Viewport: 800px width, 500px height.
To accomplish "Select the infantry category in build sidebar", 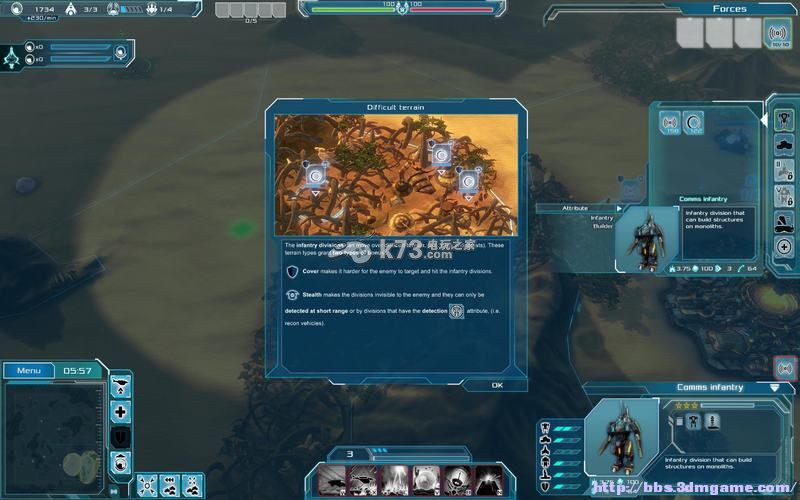I will coord(784,120).
